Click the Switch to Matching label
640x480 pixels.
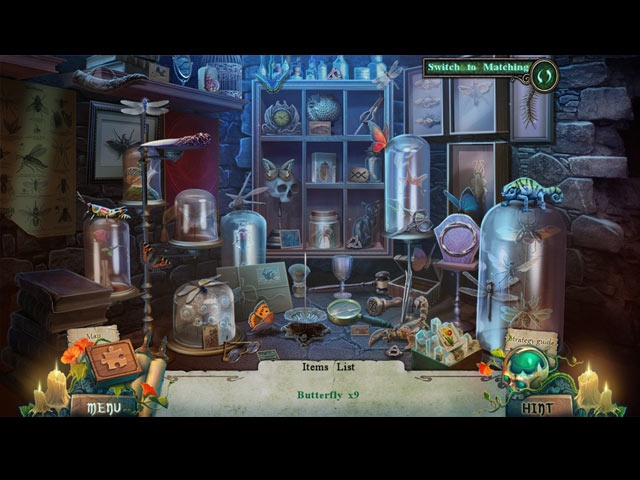coord(476,67)
